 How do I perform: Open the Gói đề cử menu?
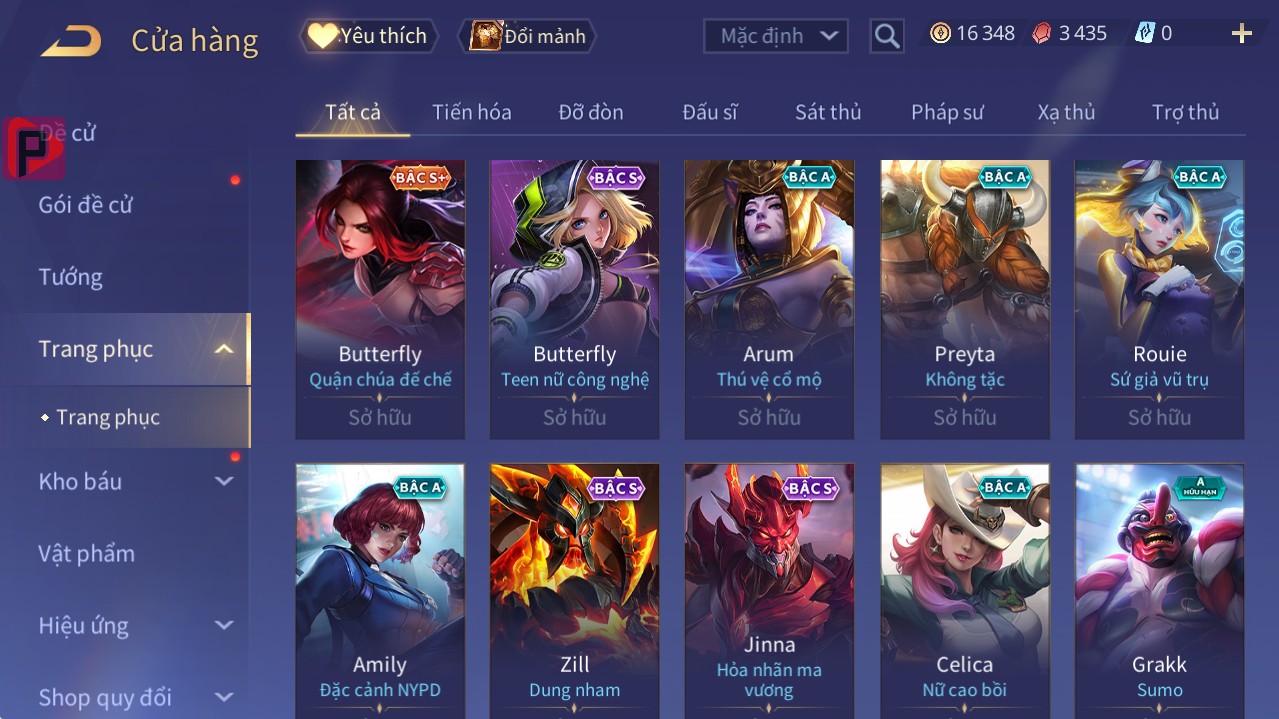tap(86, 205)
